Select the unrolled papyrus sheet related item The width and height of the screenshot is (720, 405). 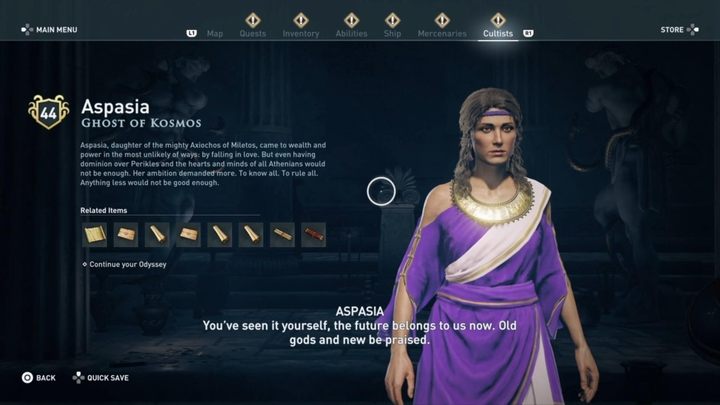point(94,235)
